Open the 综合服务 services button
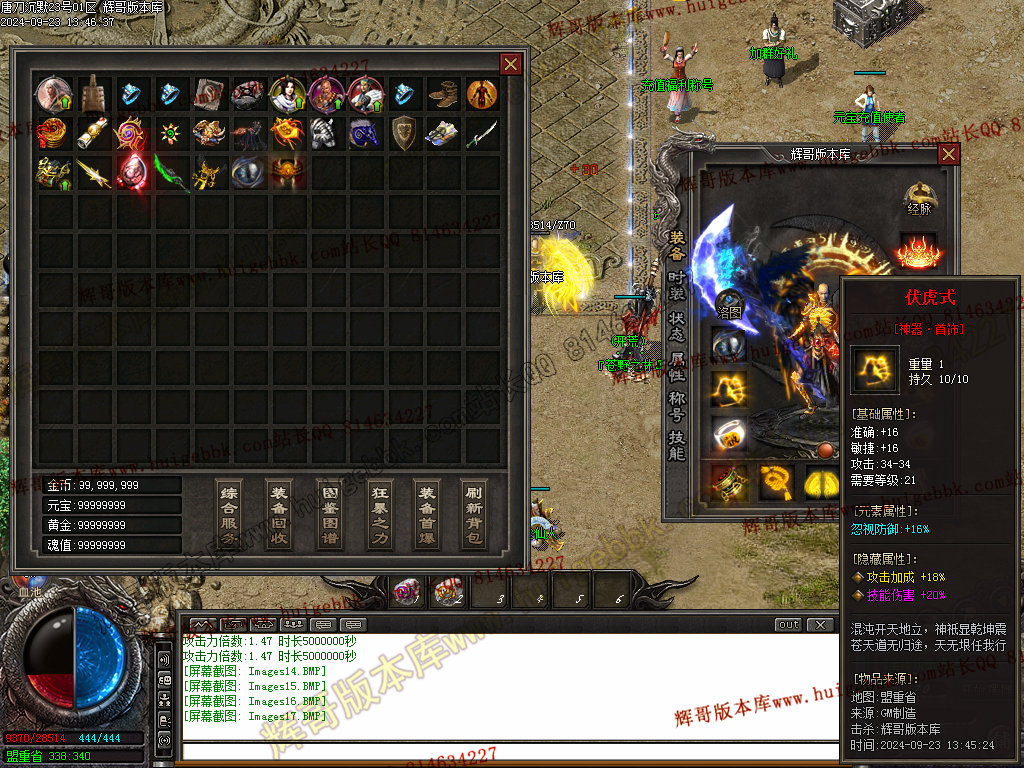 coord(229,514)
